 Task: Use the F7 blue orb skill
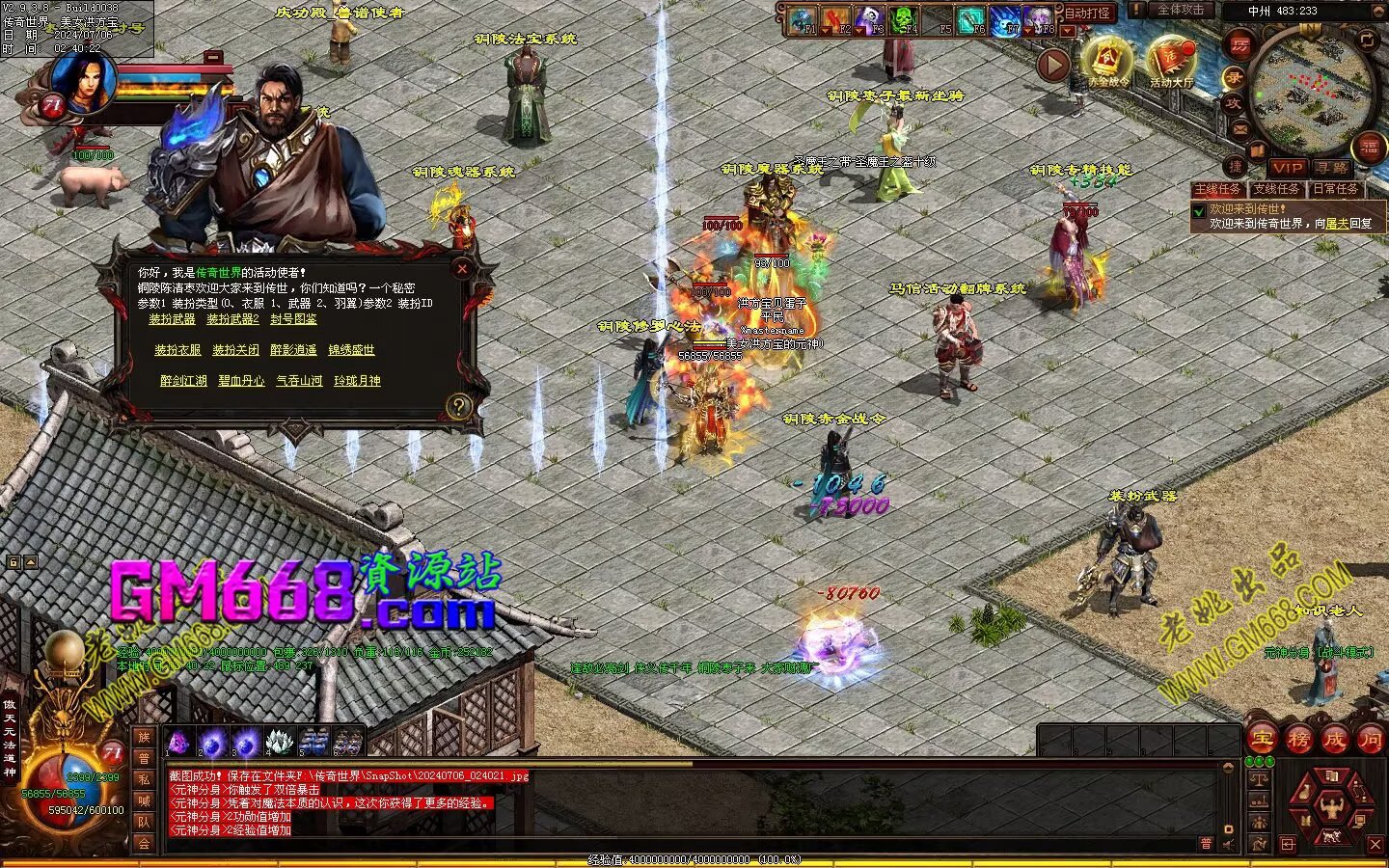click(x=1005, y=20)
